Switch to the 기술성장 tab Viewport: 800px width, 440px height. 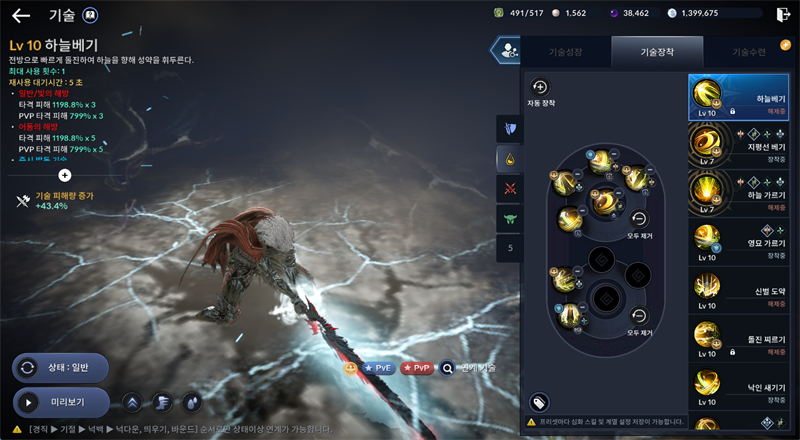[x=565, y=51]
